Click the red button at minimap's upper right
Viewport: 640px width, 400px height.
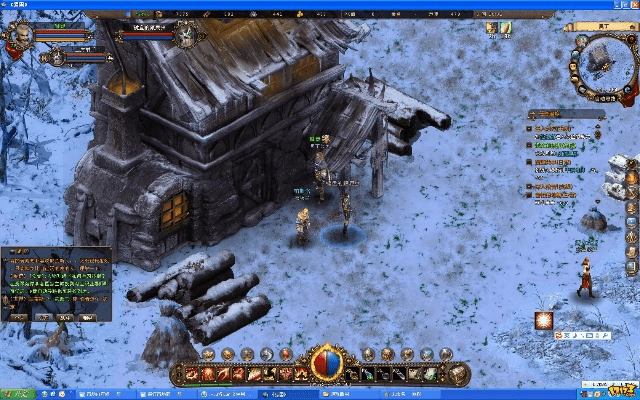632,37
